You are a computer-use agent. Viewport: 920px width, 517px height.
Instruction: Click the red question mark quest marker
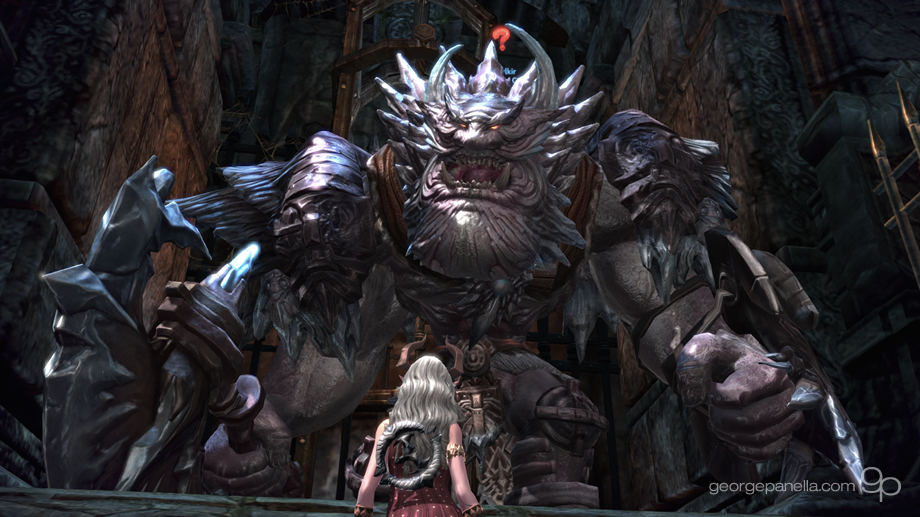coord(500,39)
